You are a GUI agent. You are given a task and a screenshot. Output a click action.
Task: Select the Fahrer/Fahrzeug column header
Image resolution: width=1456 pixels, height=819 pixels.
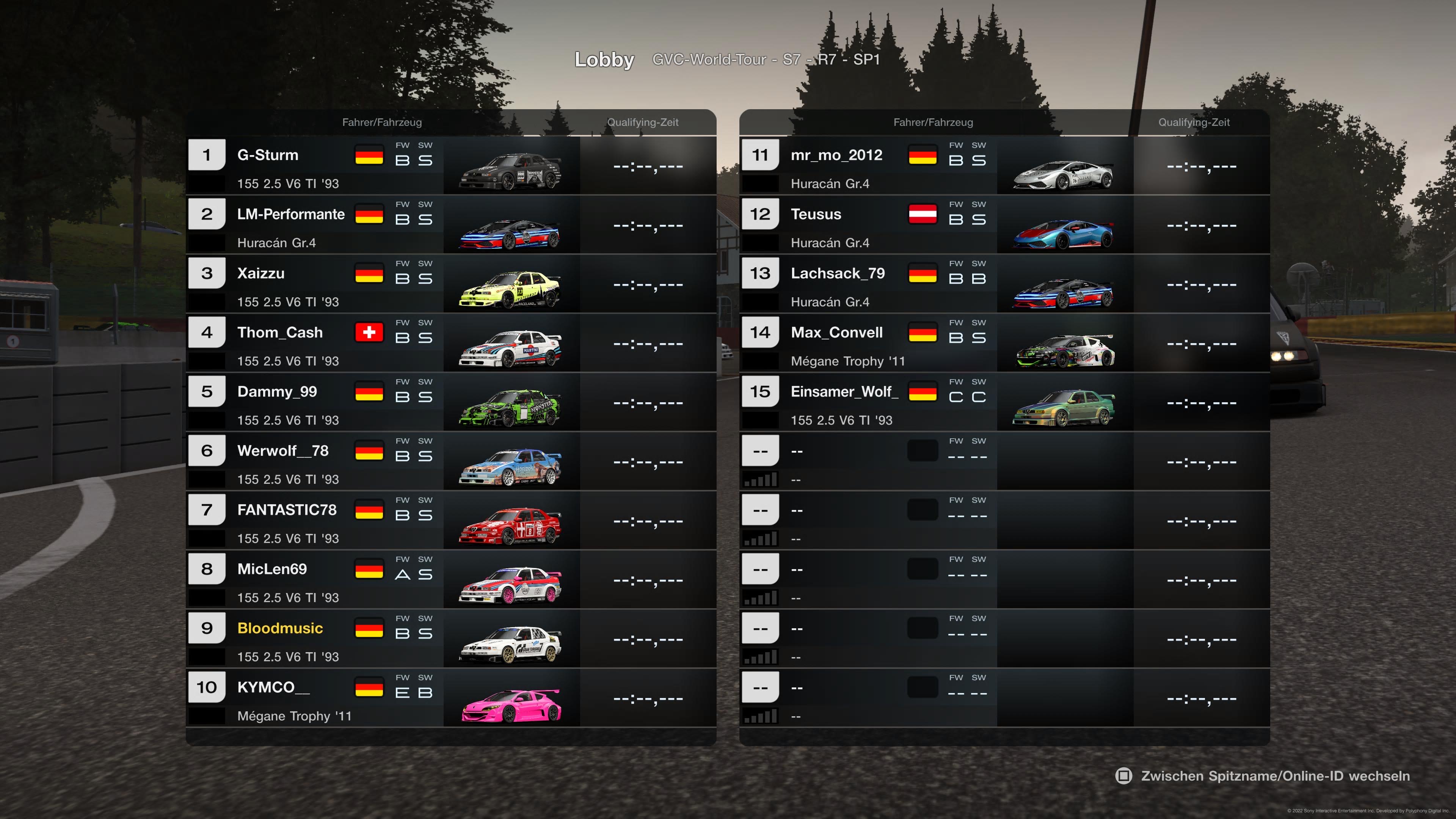coord(382,122)
